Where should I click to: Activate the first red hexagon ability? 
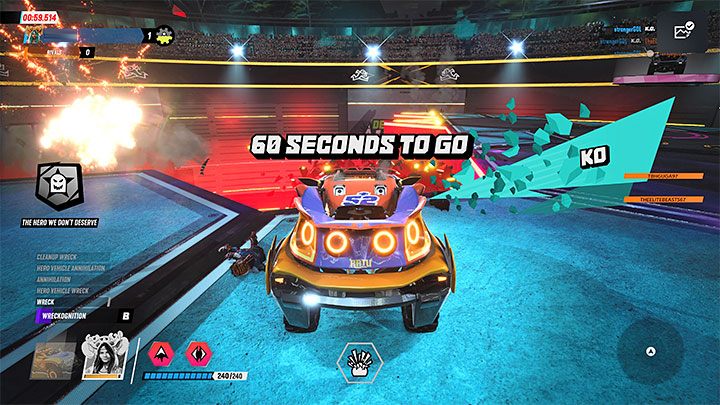coord(161,352)
